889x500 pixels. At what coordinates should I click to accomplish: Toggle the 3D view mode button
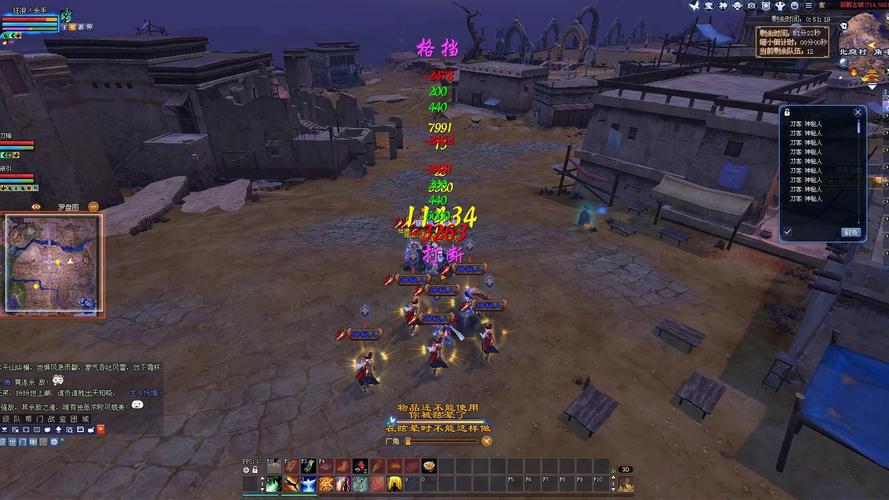coord(626,468)
